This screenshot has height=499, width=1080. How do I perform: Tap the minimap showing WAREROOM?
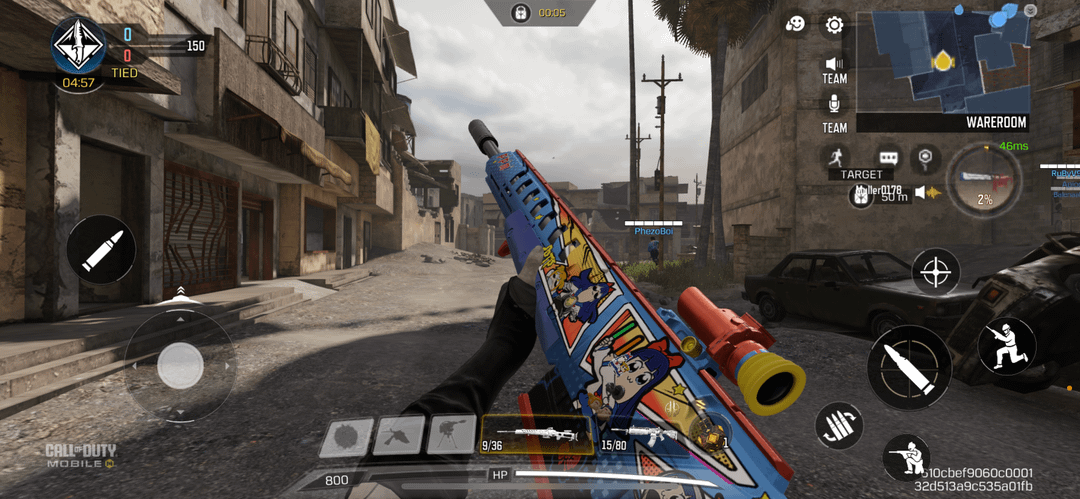pos(943,61)
